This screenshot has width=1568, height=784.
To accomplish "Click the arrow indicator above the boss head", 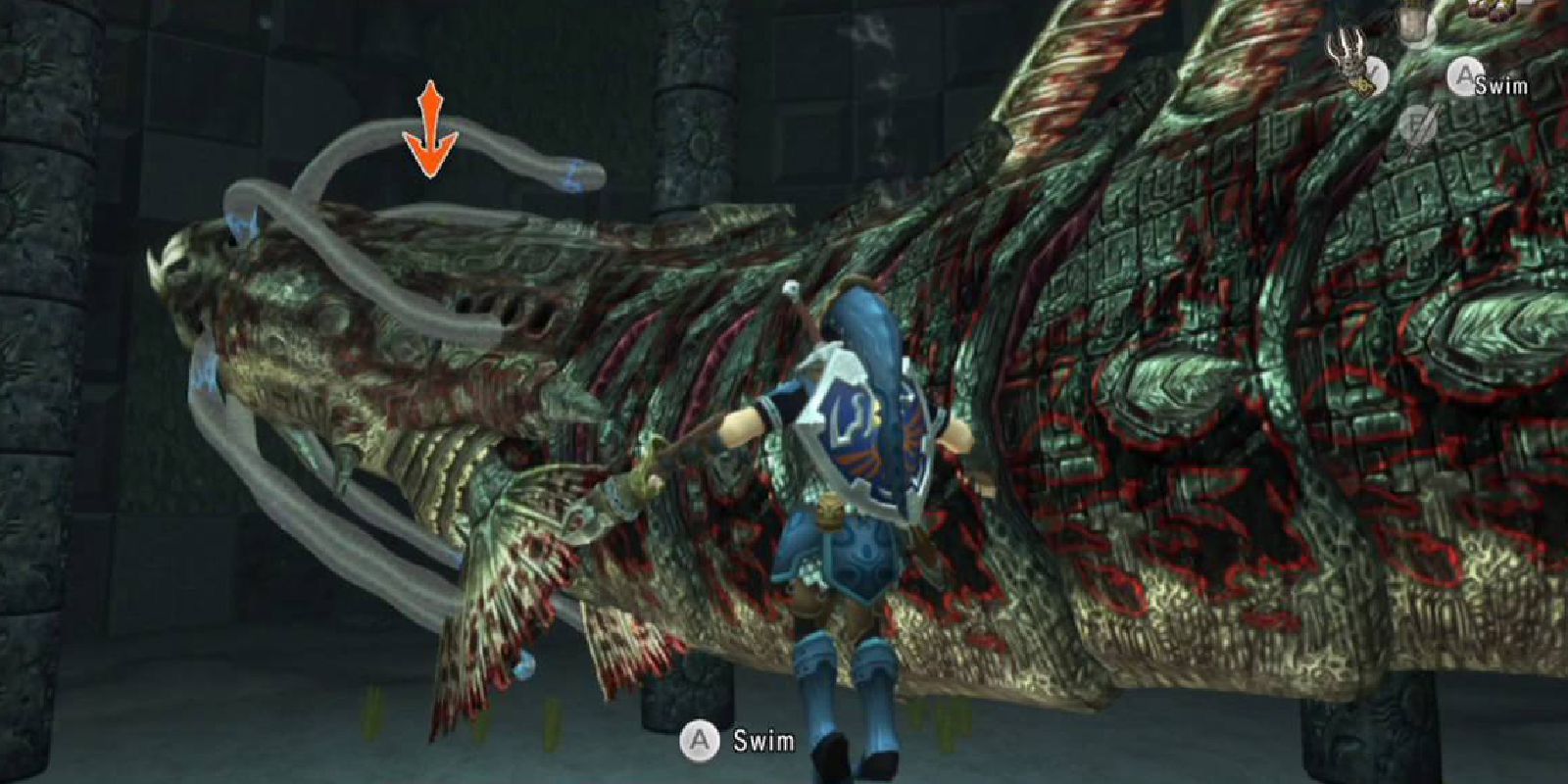I will 429,127.
